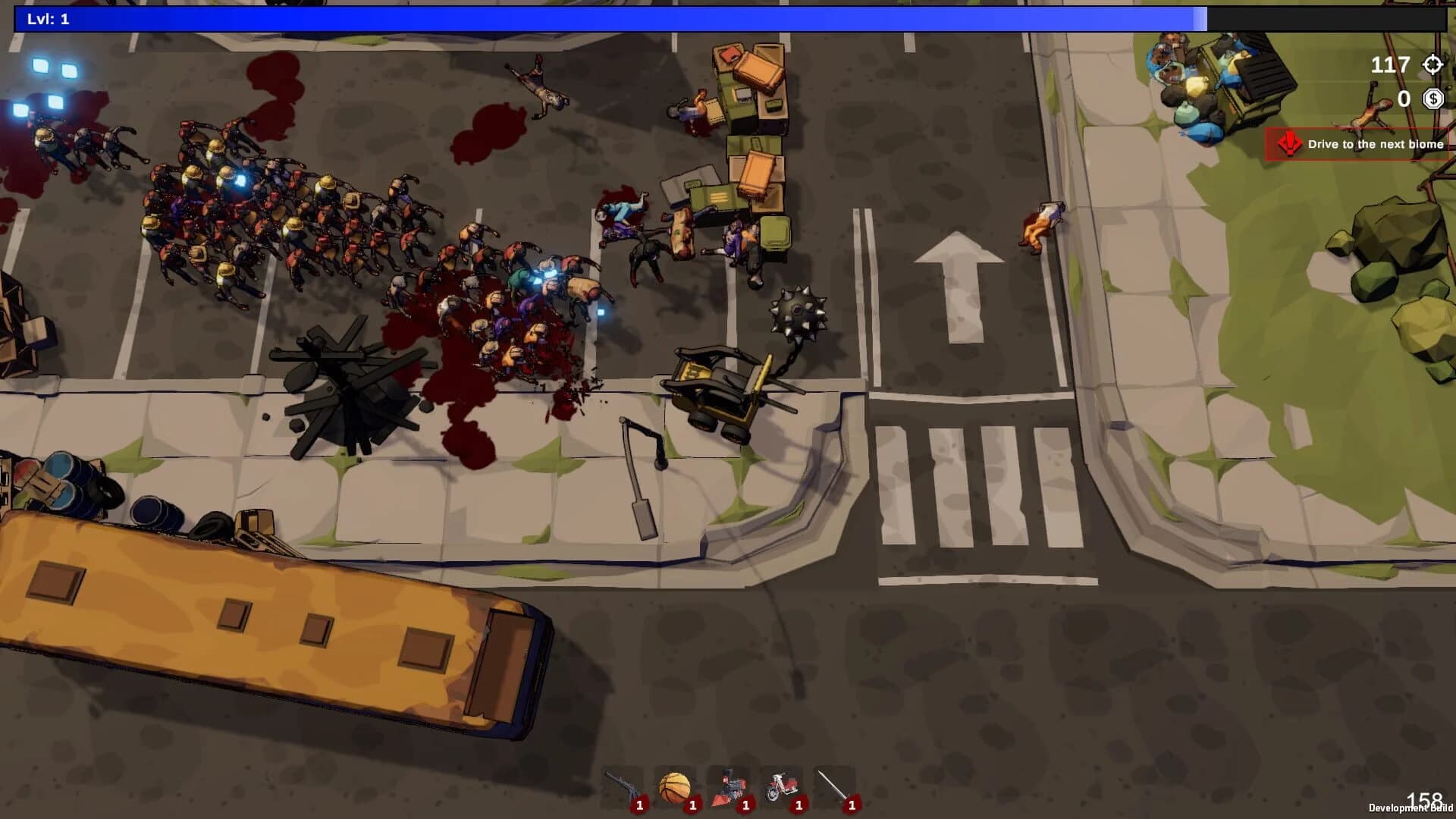
Task: Click the rifle slot's quantity badge
Action: [639, 805]
